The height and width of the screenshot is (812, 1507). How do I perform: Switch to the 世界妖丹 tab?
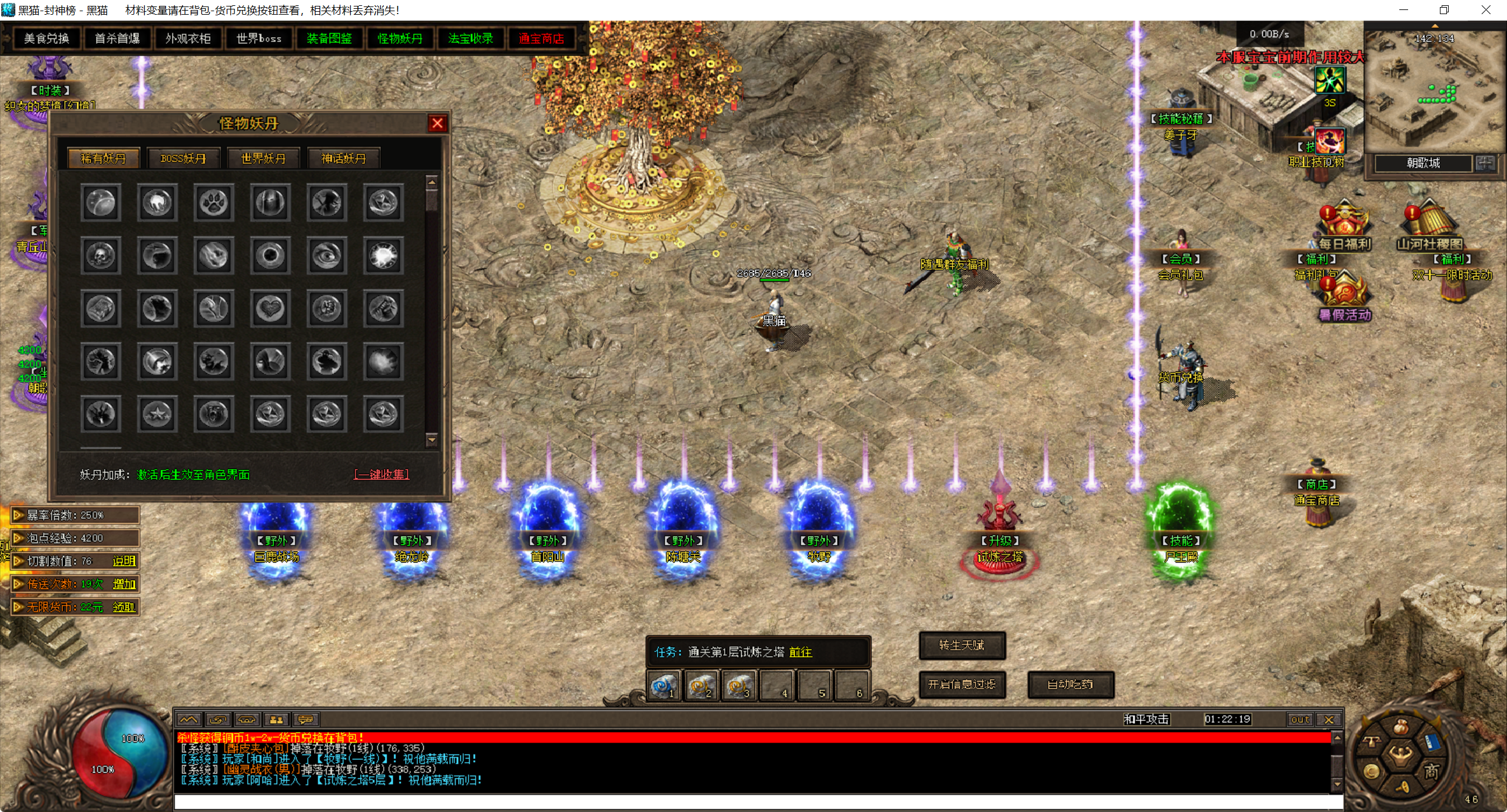(x=263, y=158)
